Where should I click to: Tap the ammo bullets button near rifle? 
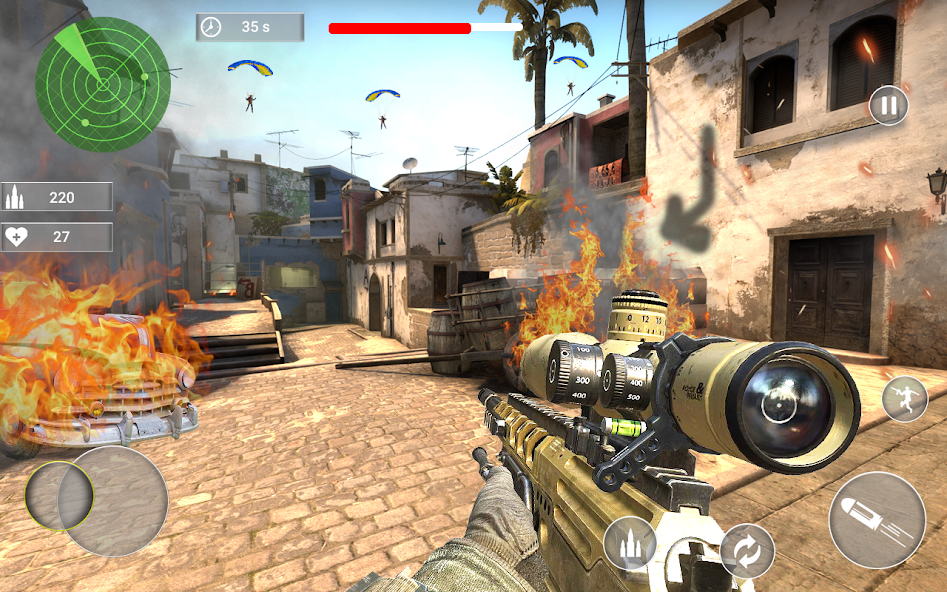click(630, 544)
